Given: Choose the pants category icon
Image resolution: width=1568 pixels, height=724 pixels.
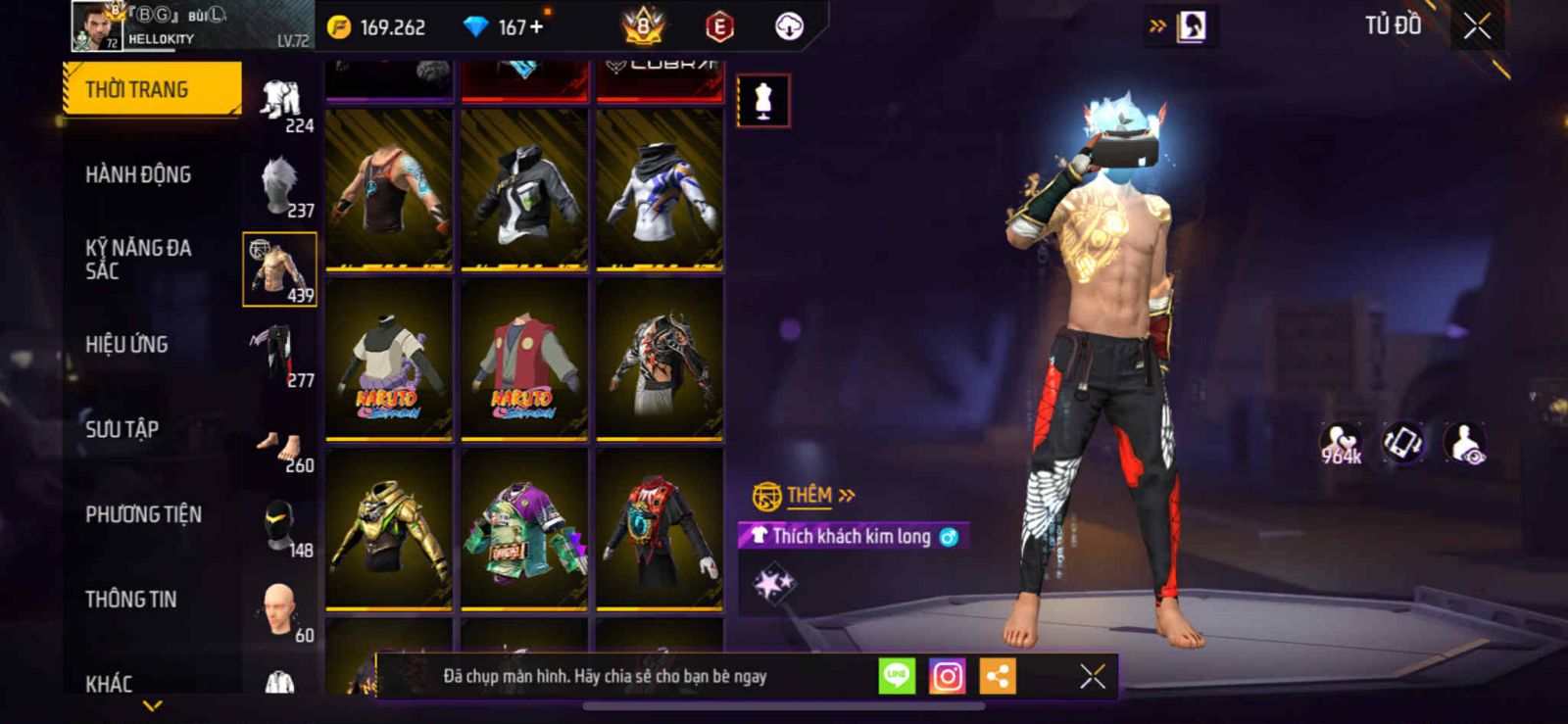Looking at the screenshot, I should pos(278,355).
